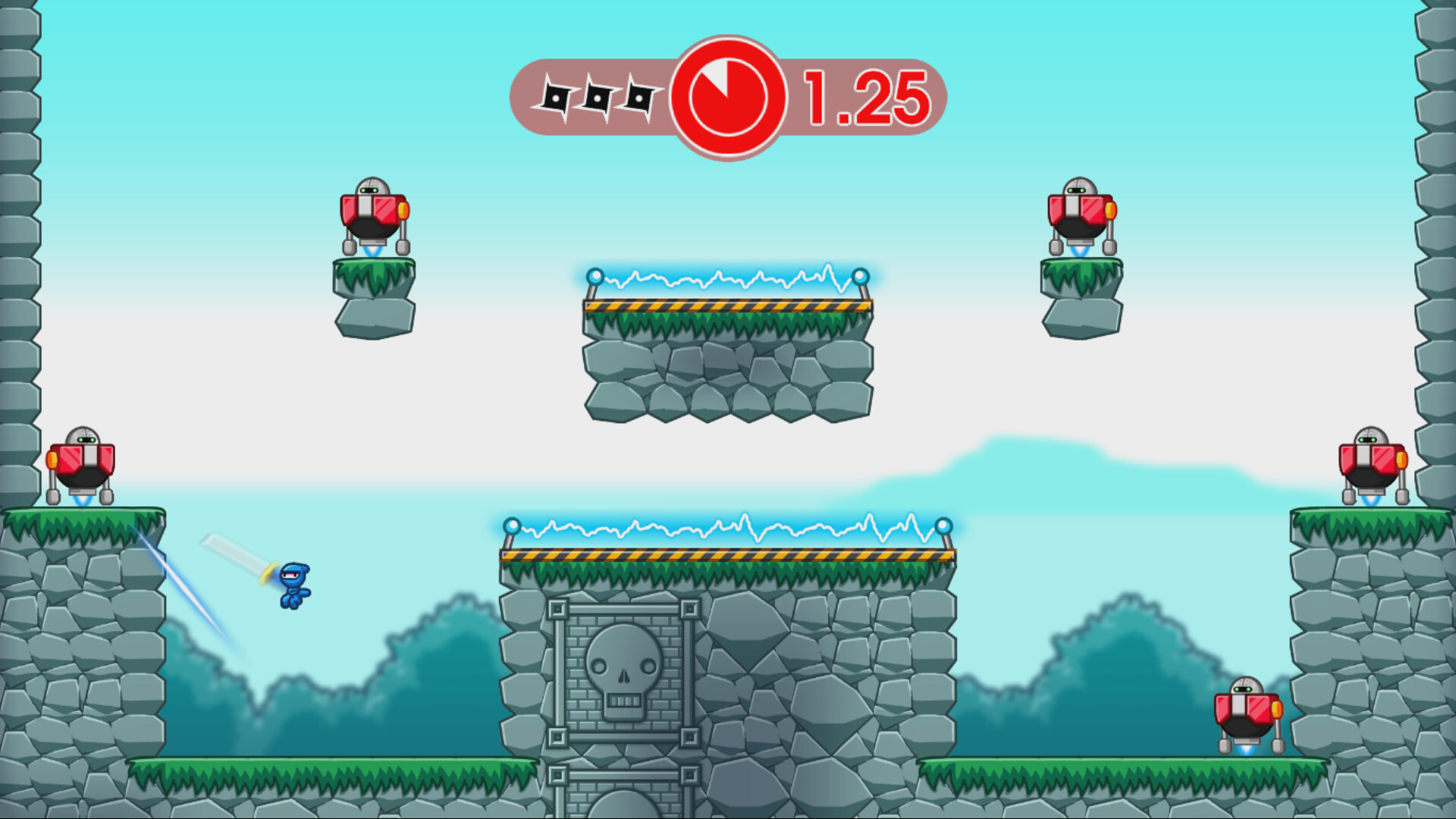
Task: Click the robot on the top-left floating platform
Action: pyautogui.click(x=373, y=212)
